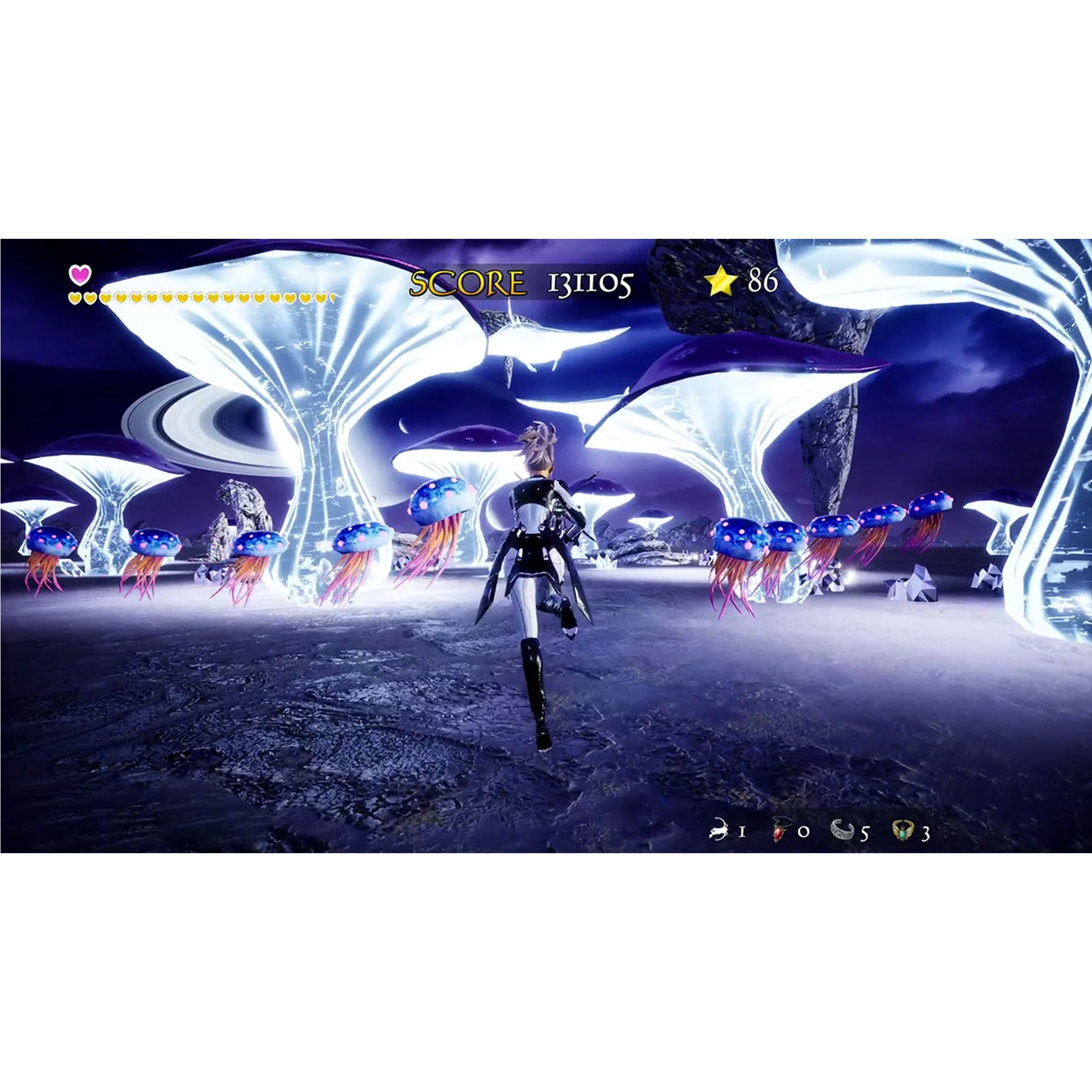Screen dimensions: 1092x1092
Task: Expand the bracelet count showing 5
Action: click(x=865, y=833)
